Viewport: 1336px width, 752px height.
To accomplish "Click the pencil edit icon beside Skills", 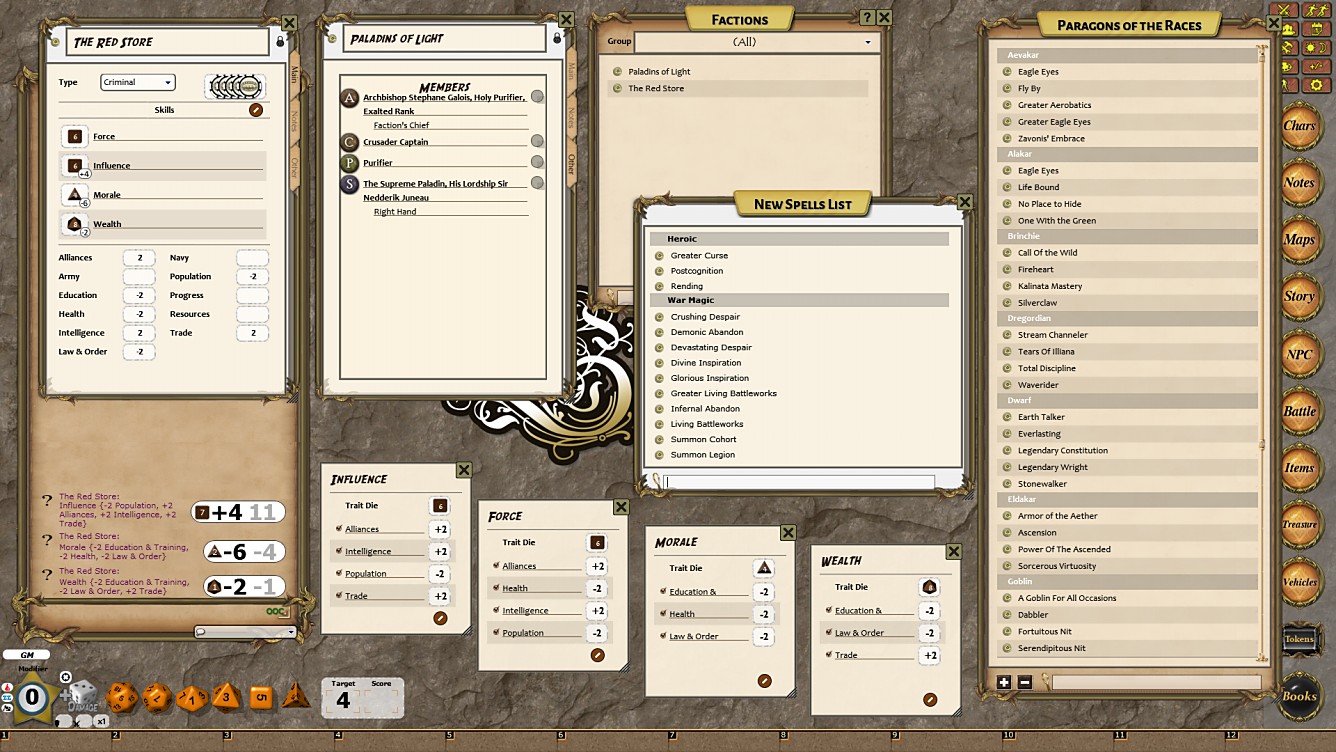I will tap(256, 110).
